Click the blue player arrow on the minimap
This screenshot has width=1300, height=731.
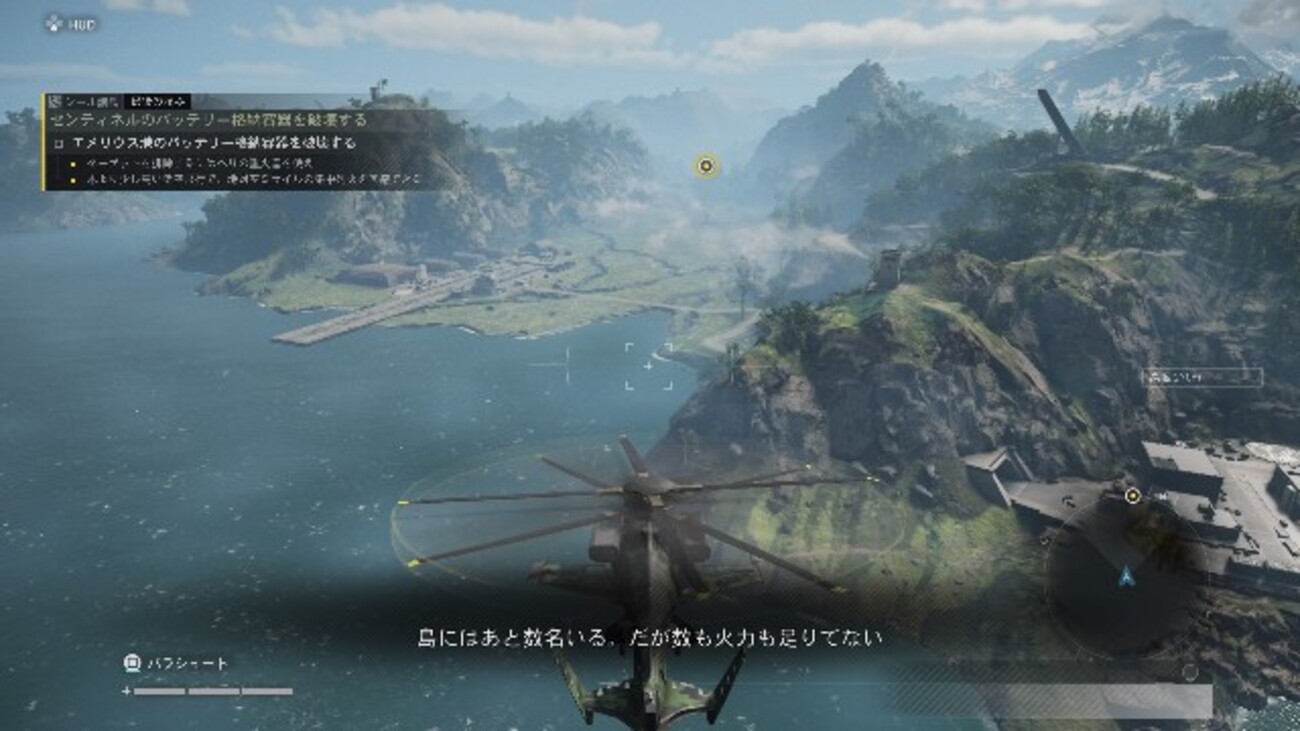coord(1126,575)
